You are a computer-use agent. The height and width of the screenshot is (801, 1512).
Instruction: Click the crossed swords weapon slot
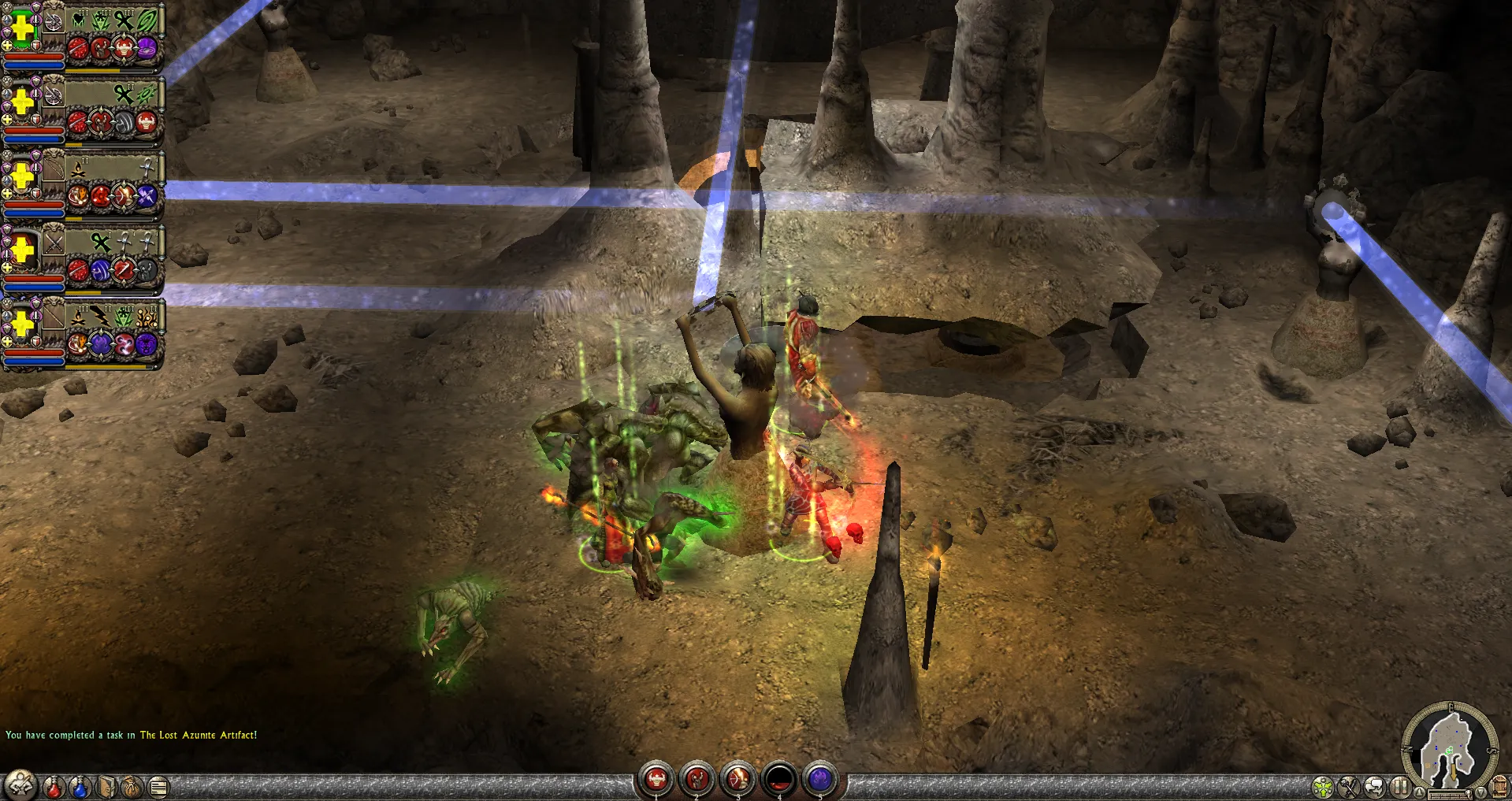pyautogui.click(x=54, y=242)
